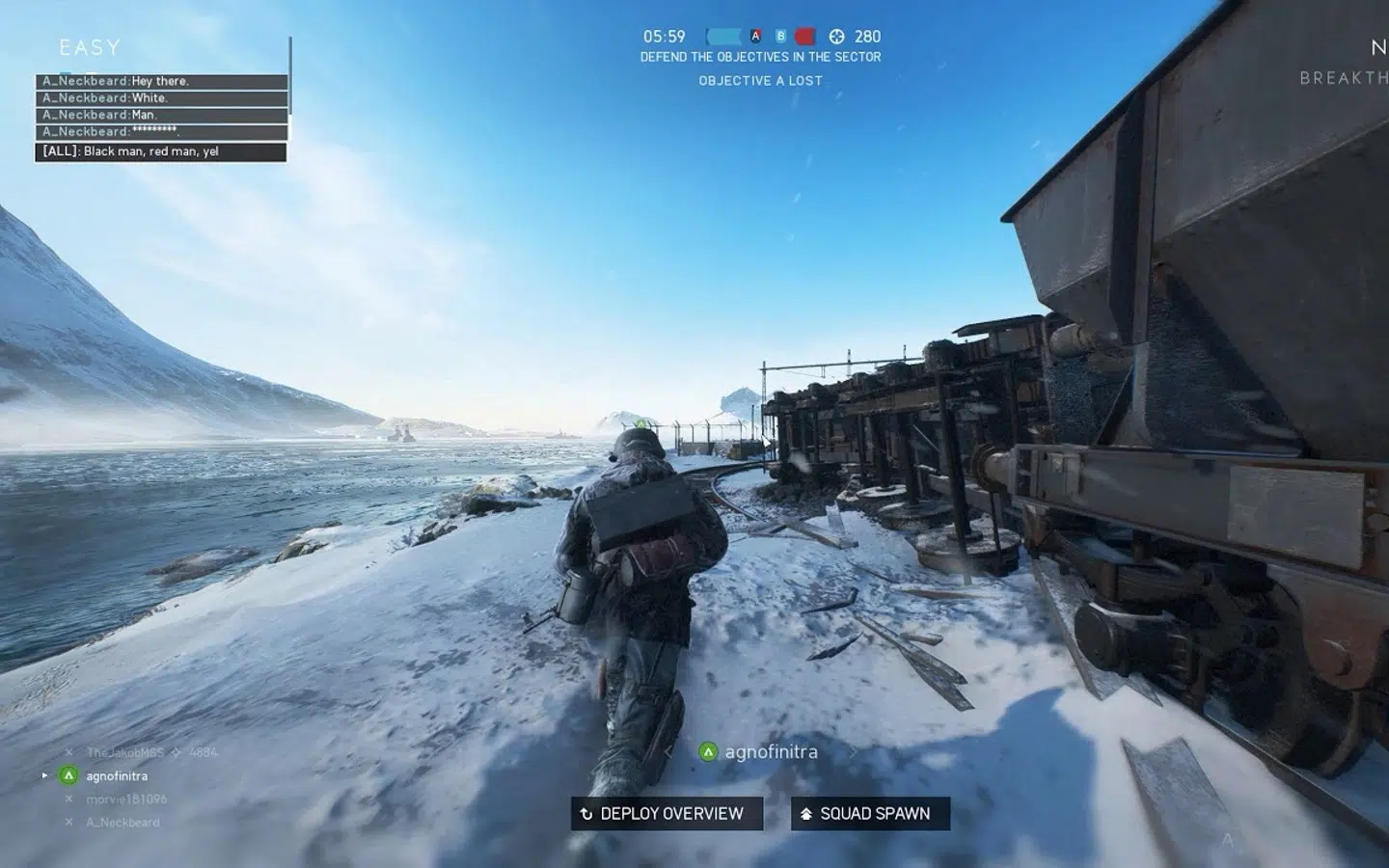Screen dimensions: 1389x868
Task: Open the Deploy Overview screen
Action: tap(667, 813)
